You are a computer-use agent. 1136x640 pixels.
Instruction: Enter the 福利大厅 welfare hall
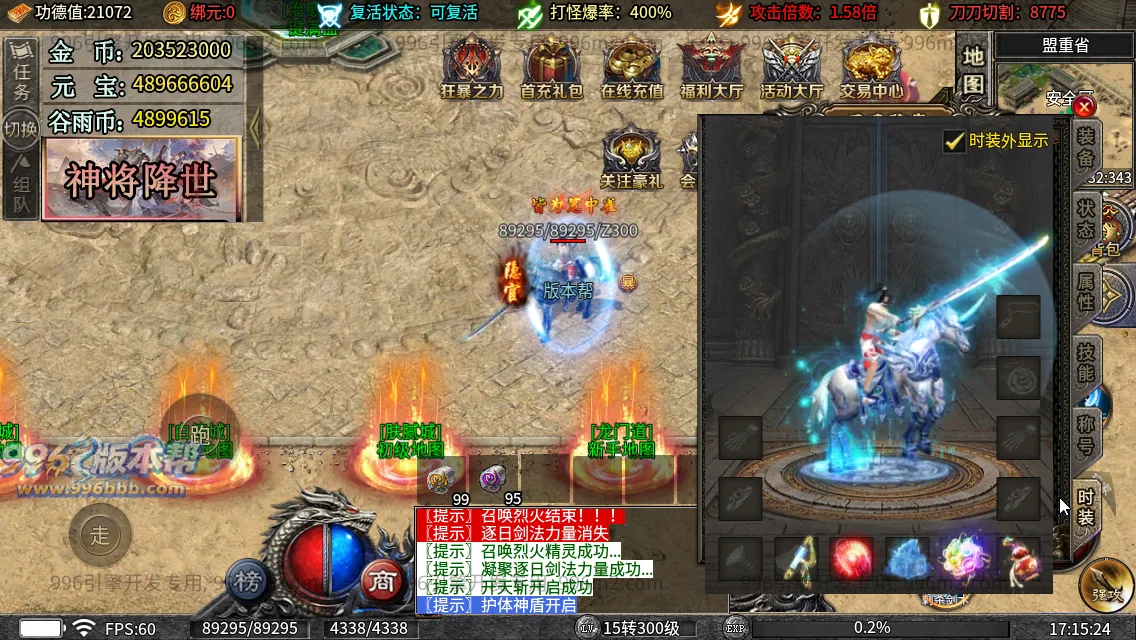coord(711,68)
